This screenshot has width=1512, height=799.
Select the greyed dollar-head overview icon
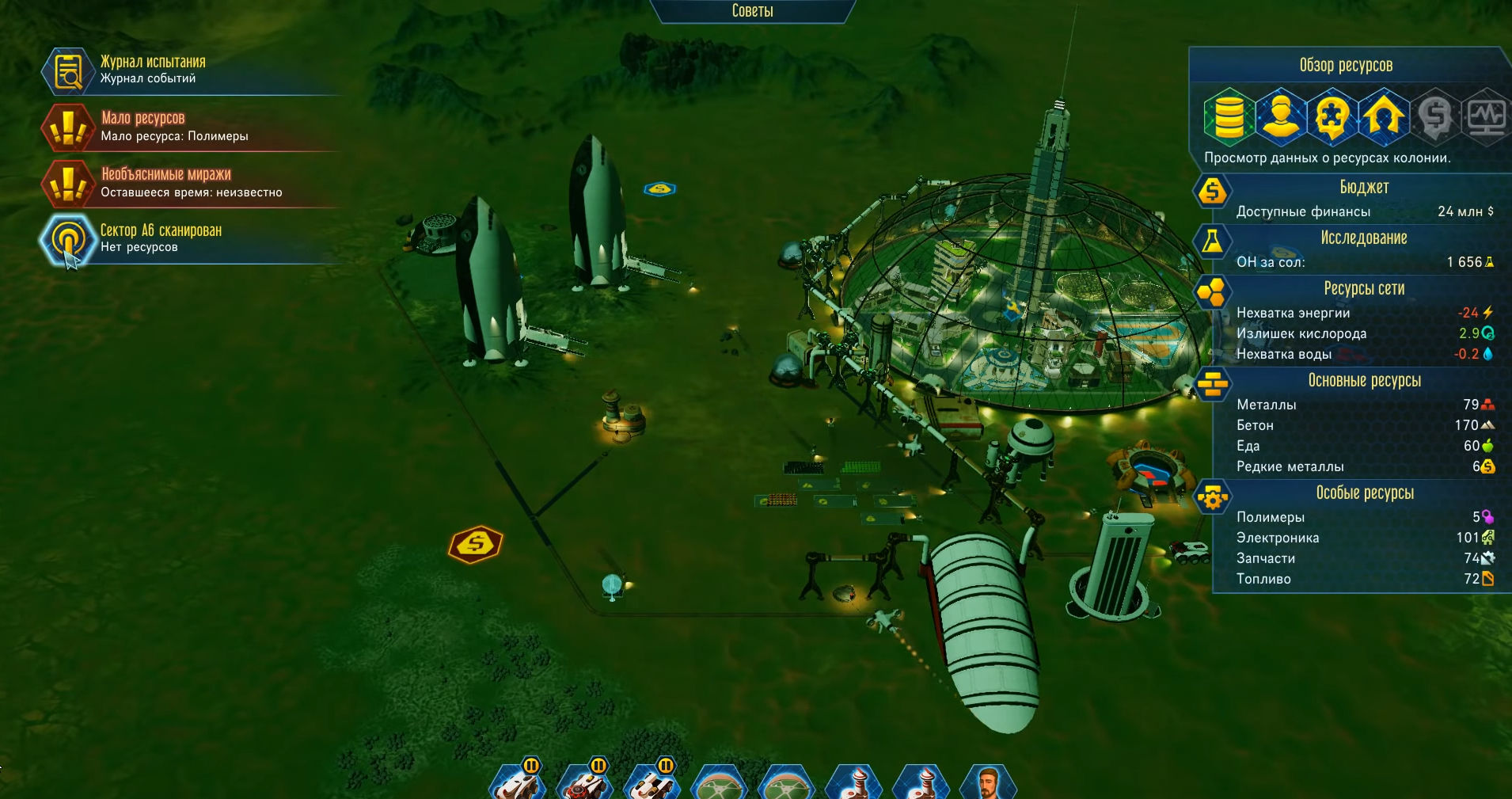(1434, 117)
